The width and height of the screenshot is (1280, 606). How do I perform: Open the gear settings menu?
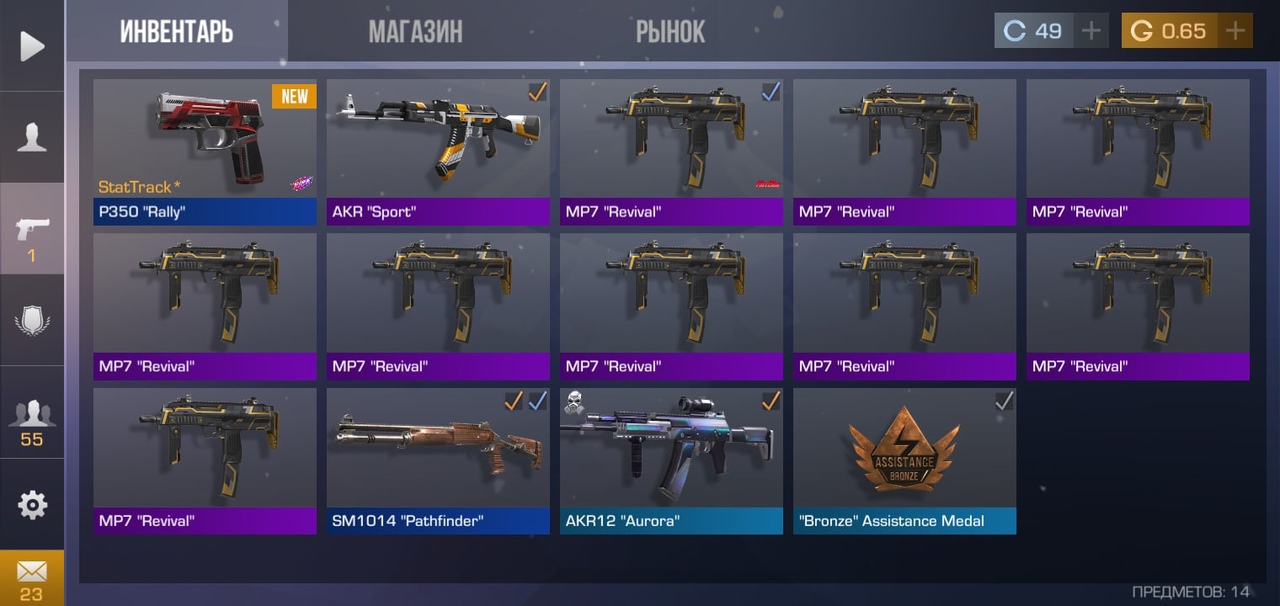pos(32,505)
